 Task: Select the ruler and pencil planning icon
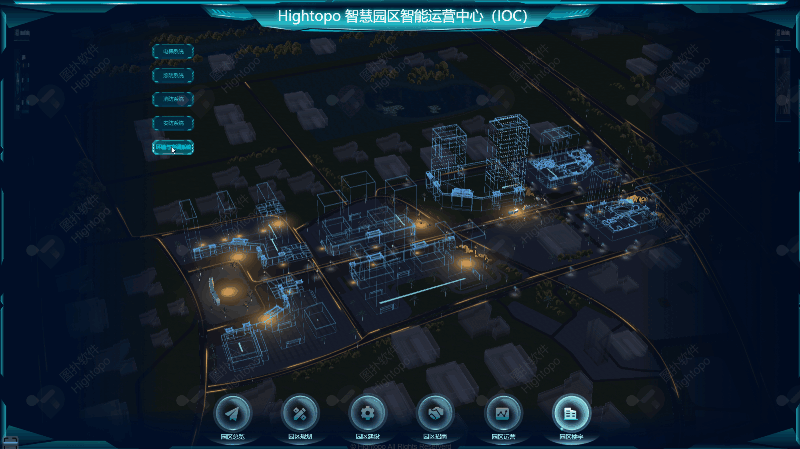click(300, 412)
